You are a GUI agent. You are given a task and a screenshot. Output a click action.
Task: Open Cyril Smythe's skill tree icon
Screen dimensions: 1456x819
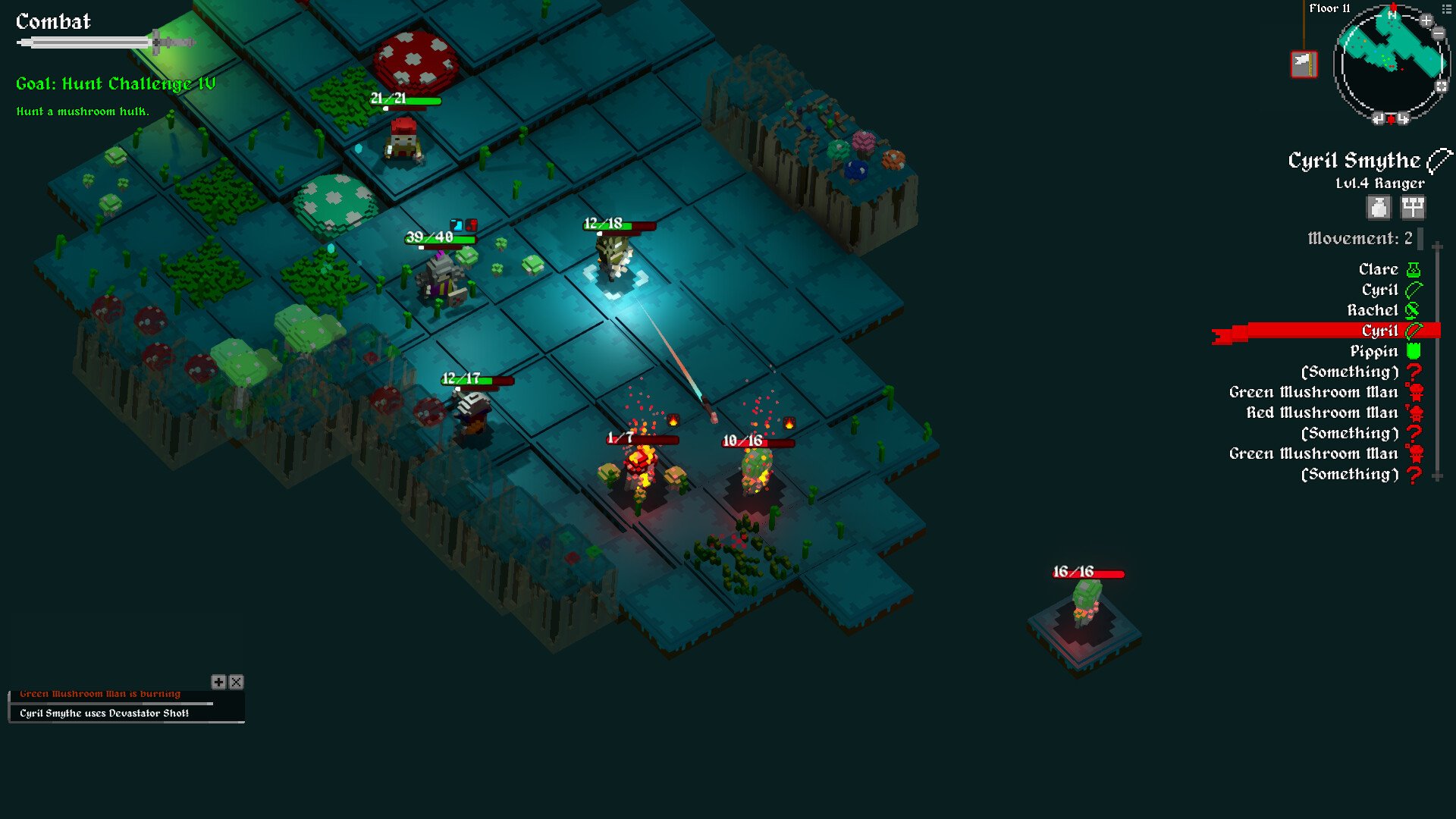(1413, 207)
